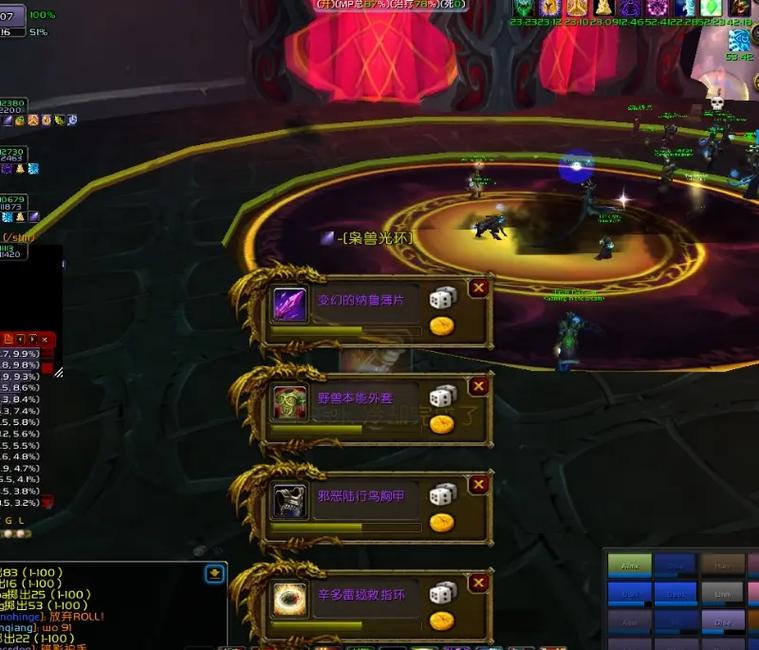The height and width of the screenshot is (650, 759).
Task: Pick the Greed coin for 邪恶陆行鸟胸甲
Action: click(441, 522)
